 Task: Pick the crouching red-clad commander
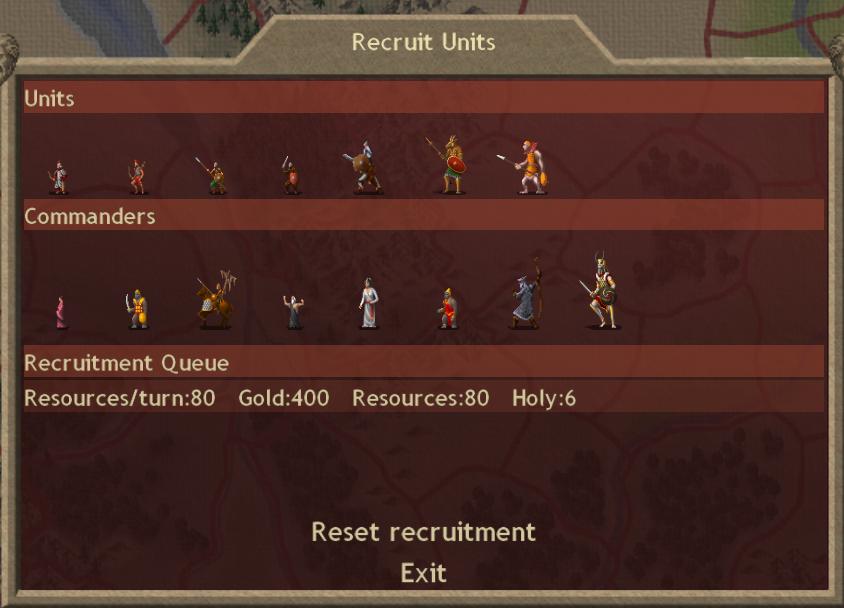[448, 309]
